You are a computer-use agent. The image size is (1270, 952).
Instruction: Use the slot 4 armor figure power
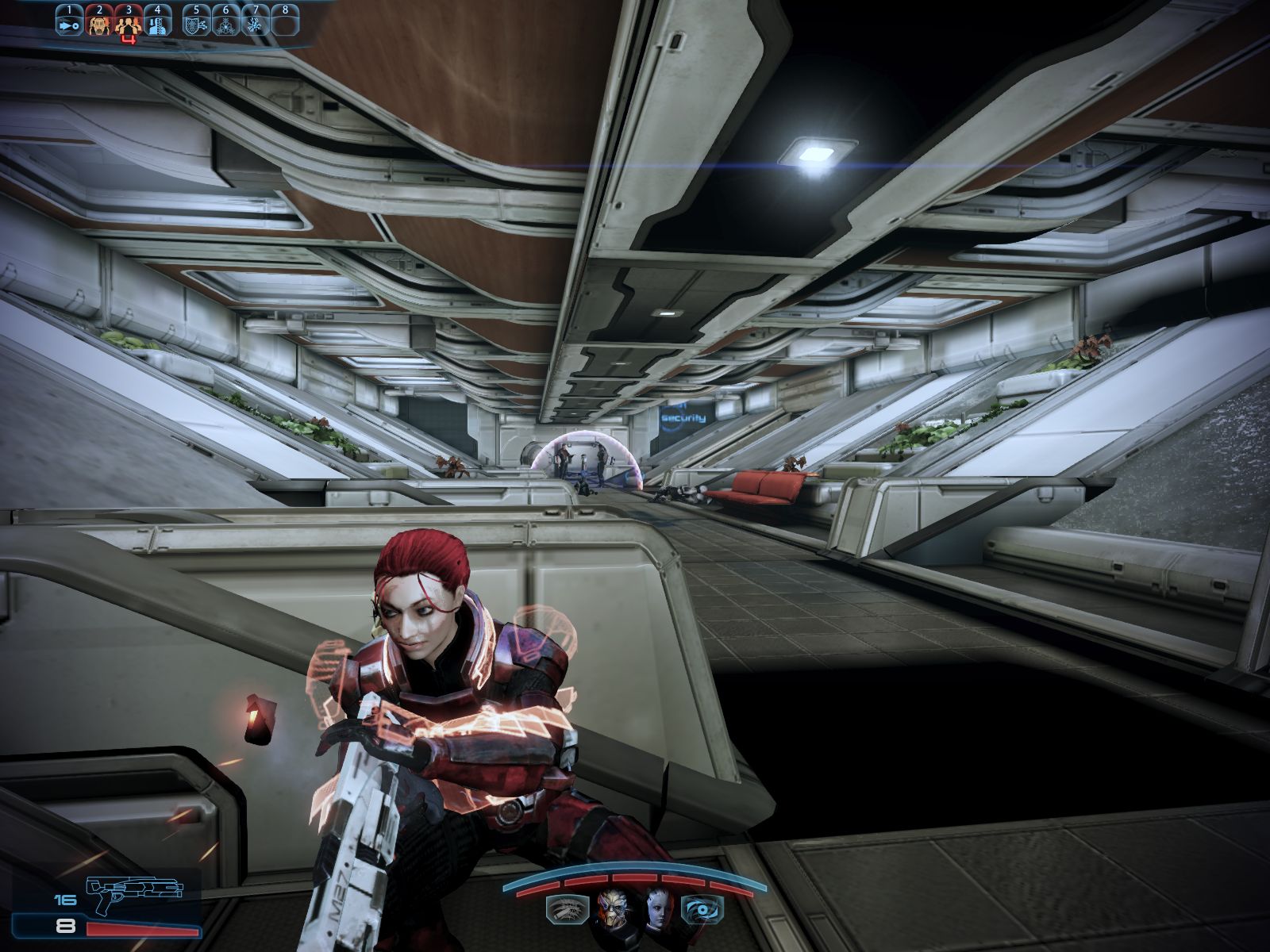157,25
